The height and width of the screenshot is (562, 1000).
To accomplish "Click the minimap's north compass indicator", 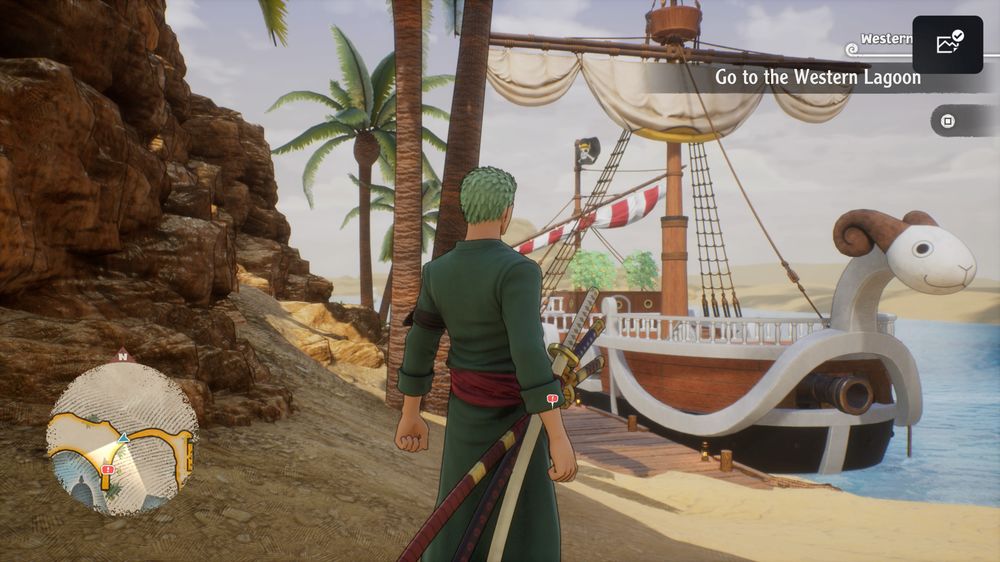I will pyautogui.click(x=122, y=354).
